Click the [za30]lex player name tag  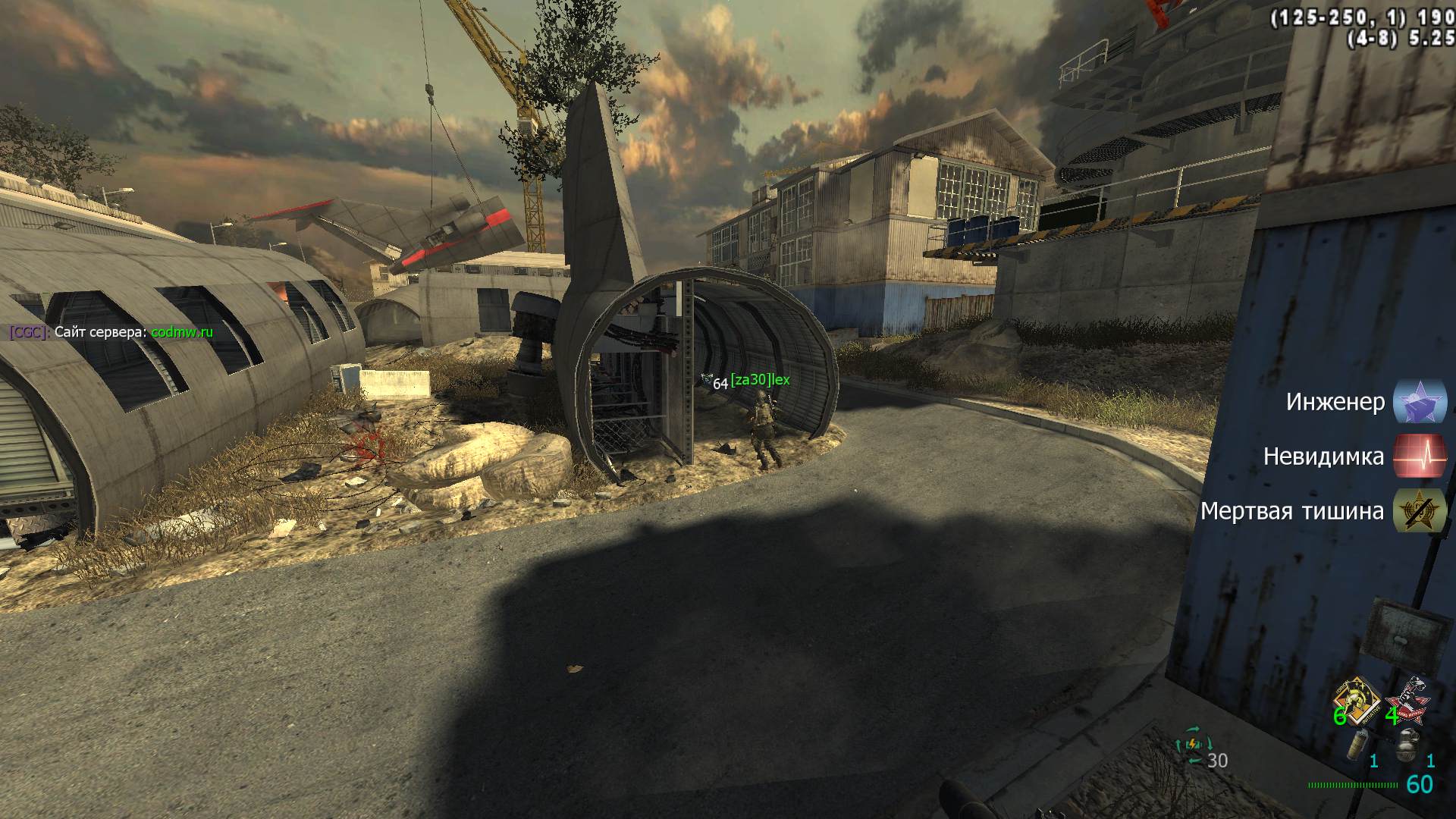tap(760, 379)
